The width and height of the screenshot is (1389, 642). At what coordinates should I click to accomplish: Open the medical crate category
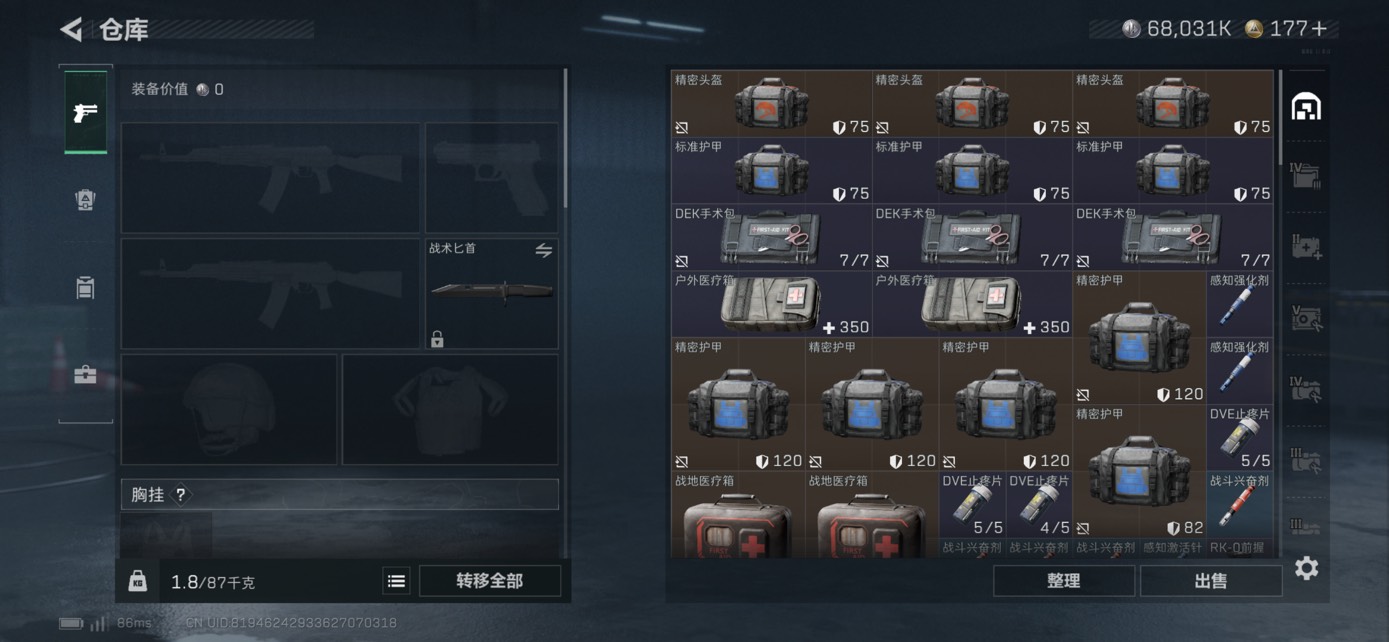(x=1306, y=247)
